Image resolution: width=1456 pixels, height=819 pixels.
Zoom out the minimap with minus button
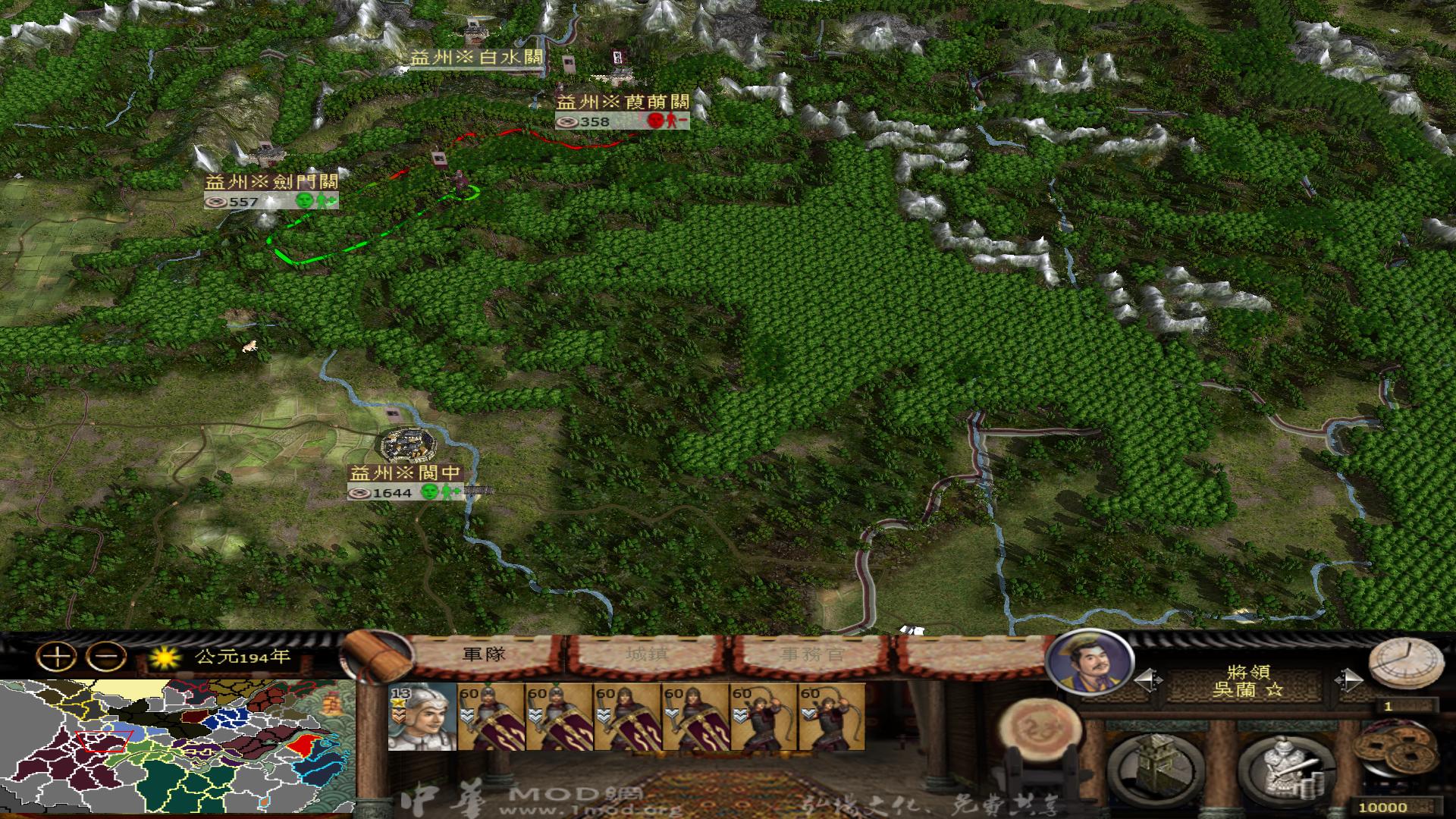pos(106,657)
